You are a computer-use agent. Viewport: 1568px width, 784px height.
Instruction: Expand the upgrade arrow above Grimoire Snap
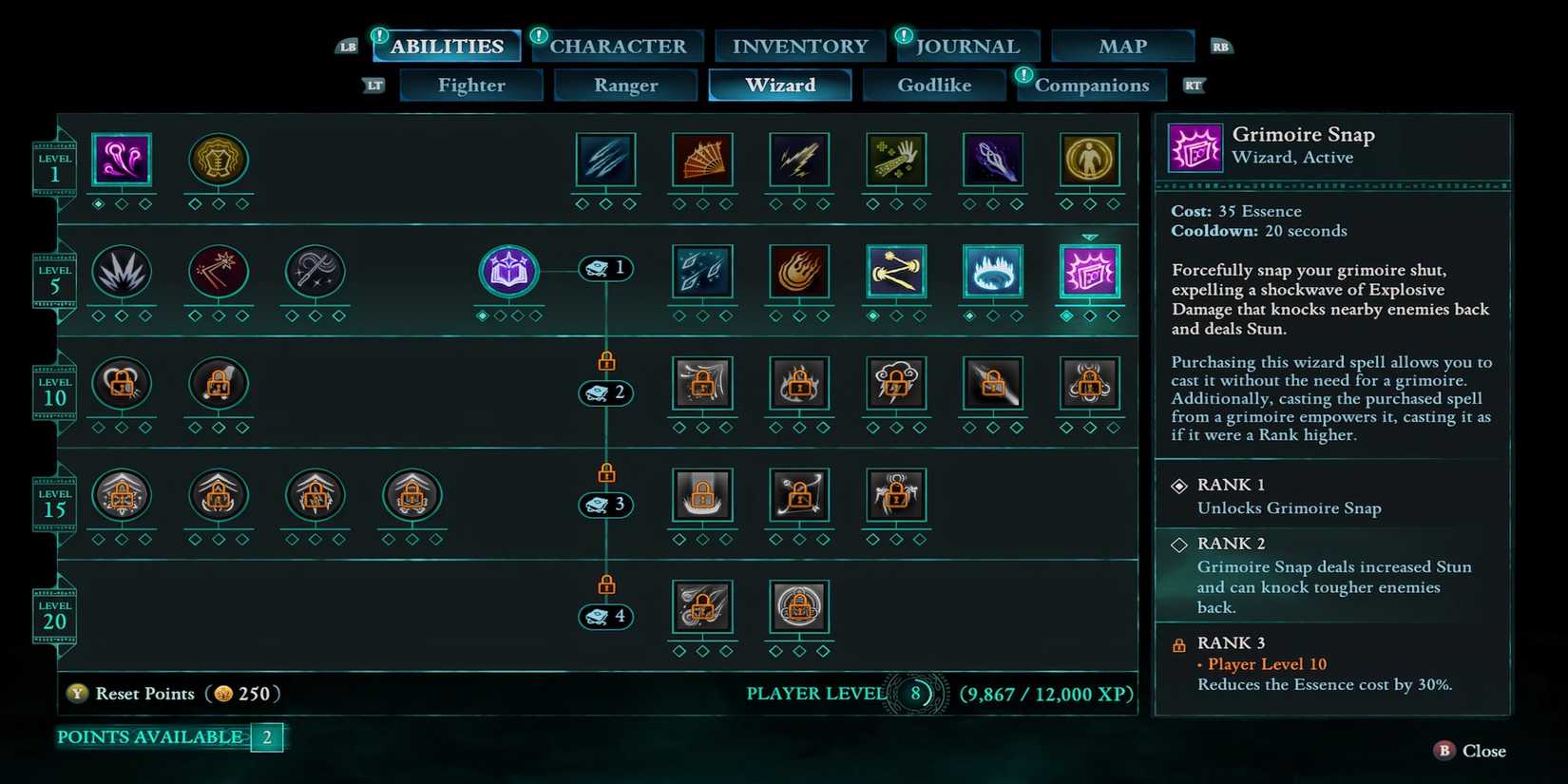(1091, 237)
